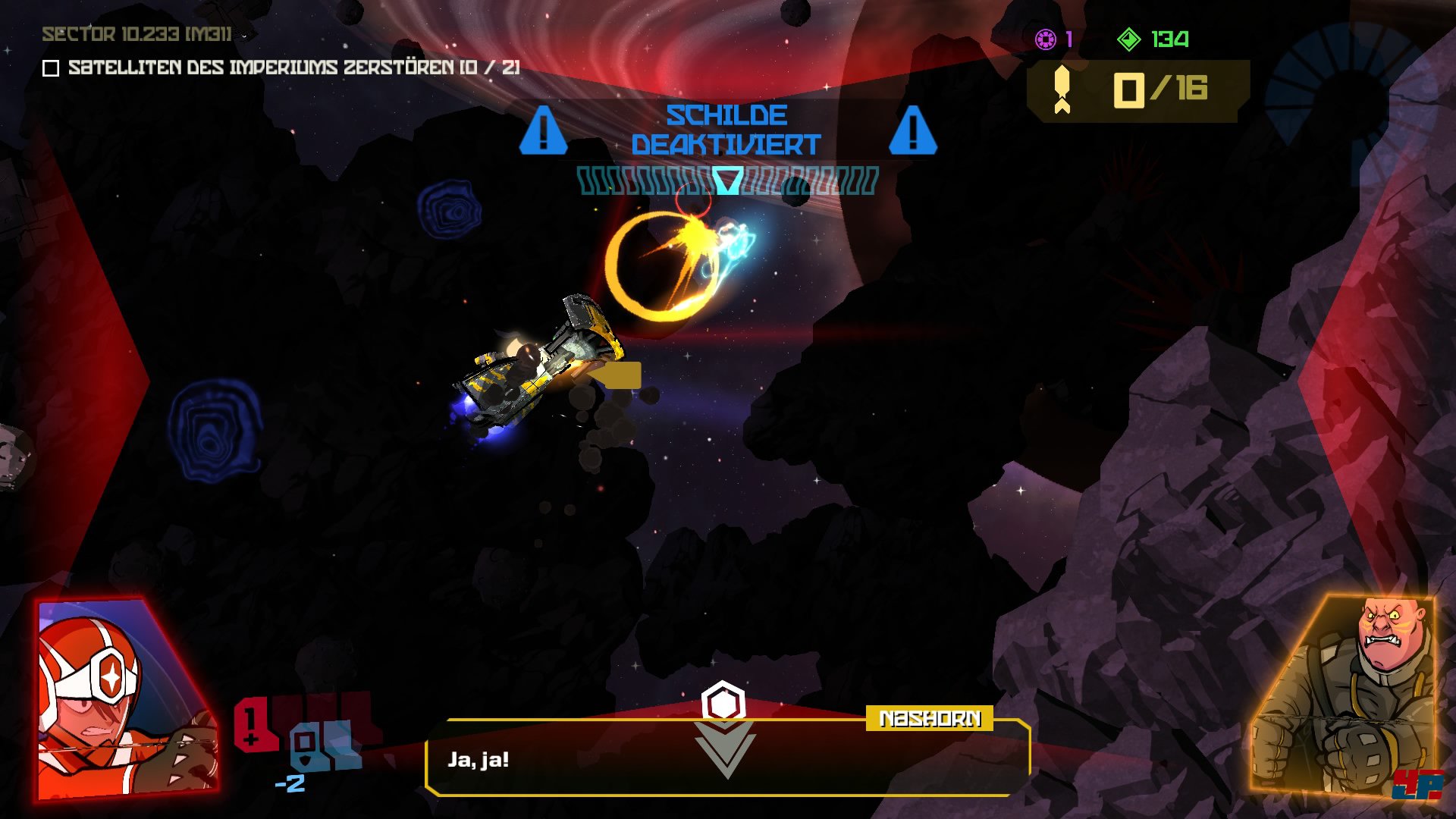The image size is (1456, 819).
Task: Click the right shield warning triangle
Action: pyautogui.click(x=912, y=130)
